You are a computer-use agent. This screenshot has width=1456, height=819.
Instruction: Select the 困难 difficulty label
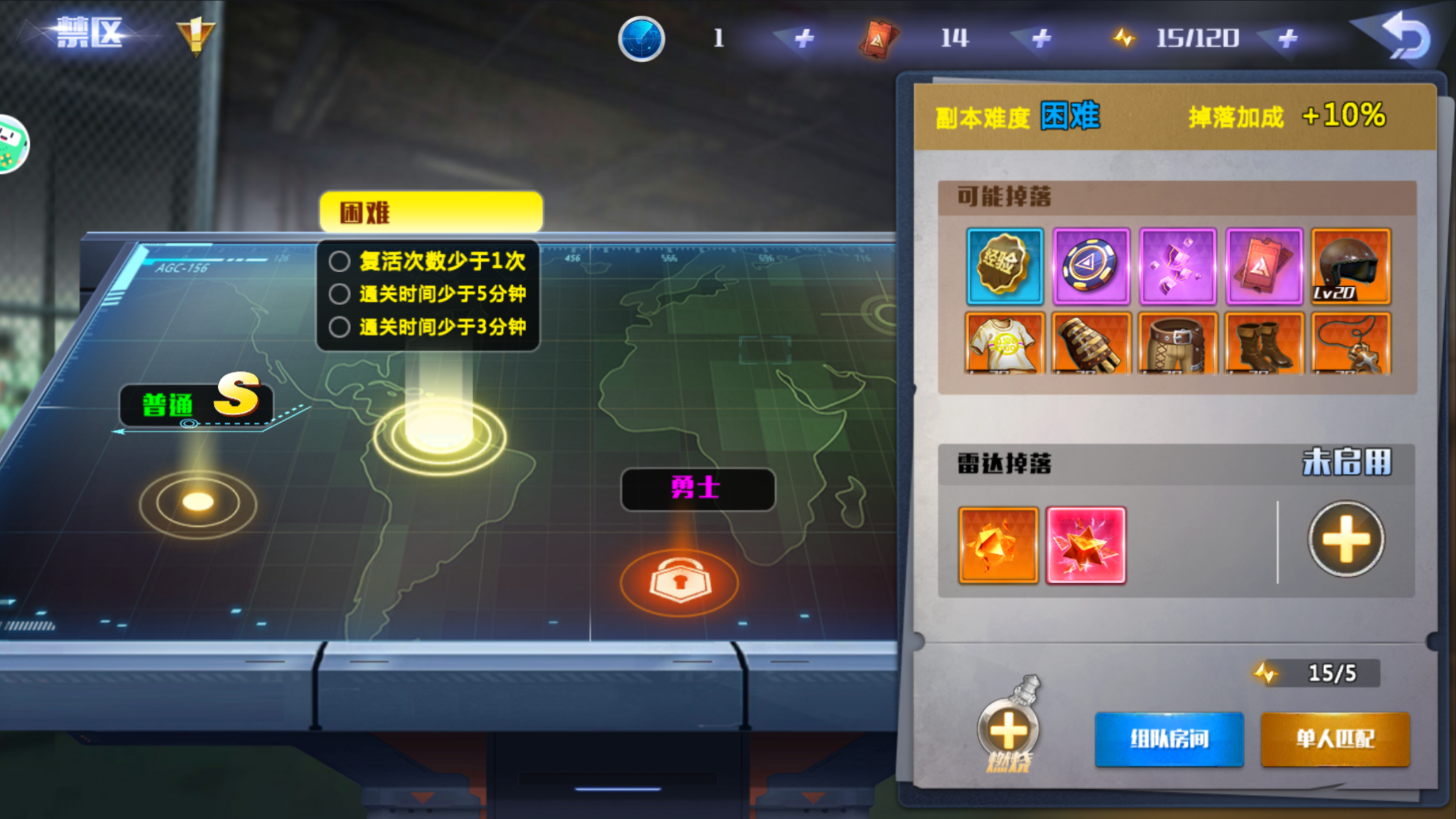point(431,211)
